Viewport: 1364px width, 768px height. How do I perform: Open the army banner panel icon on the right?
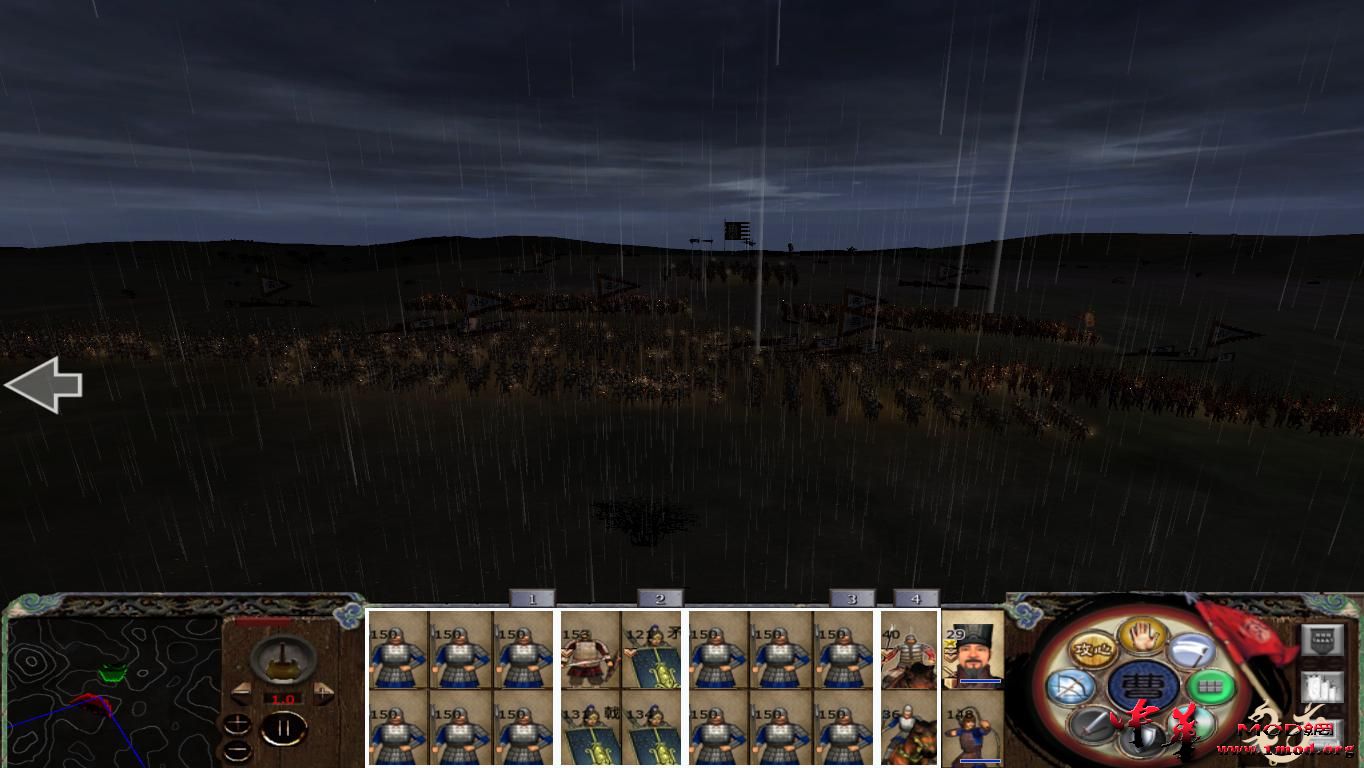[x=1320, y=639]
